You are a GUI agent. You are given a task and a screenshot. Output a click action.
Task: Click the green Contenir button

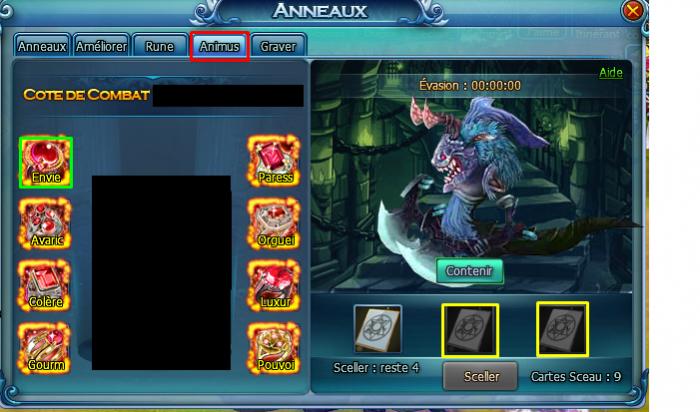pyautogui.click(x=470, y=270)
